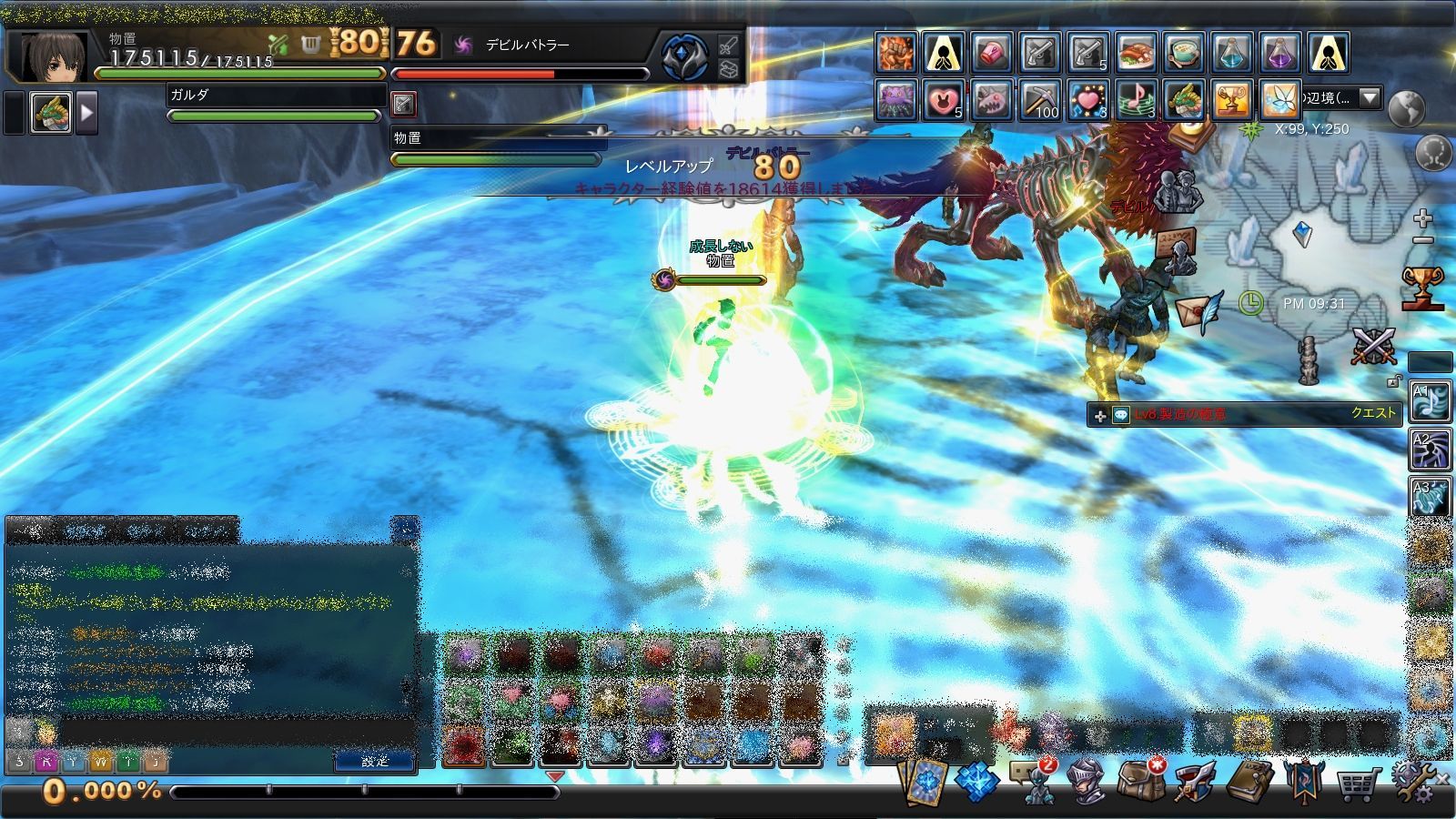
Task: Zoom in the minimap with plus button
Action: pyautogui.click(x=1422, y=218)
